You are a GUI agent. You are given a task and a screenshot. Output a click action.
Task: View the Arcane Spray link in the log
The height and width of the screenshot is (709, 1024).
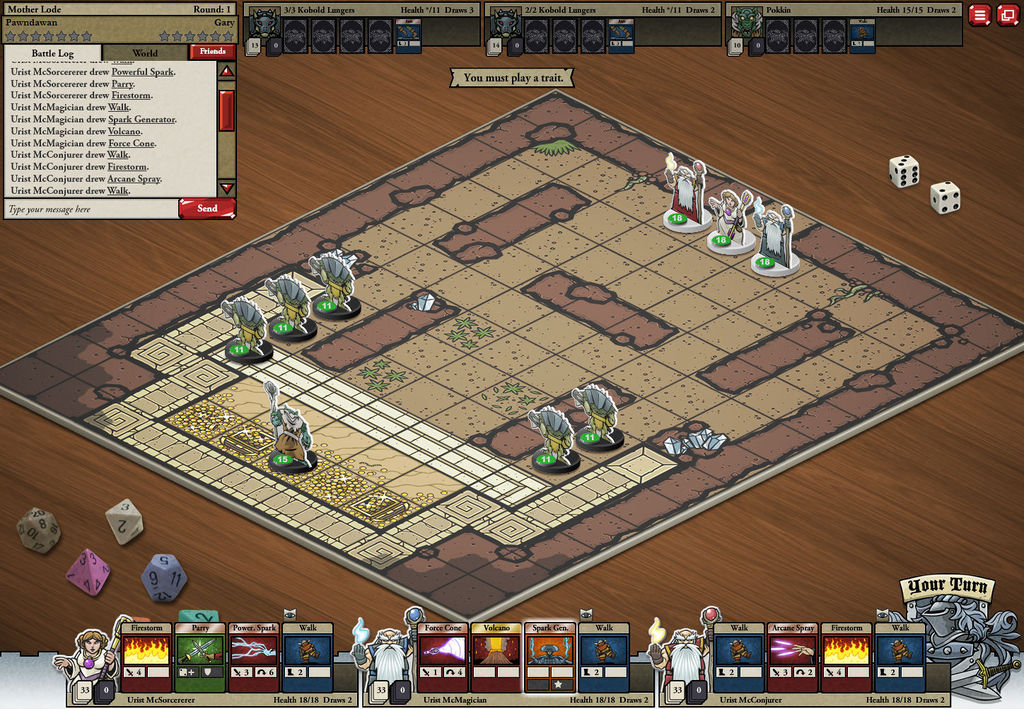click(x=135, y=179)
